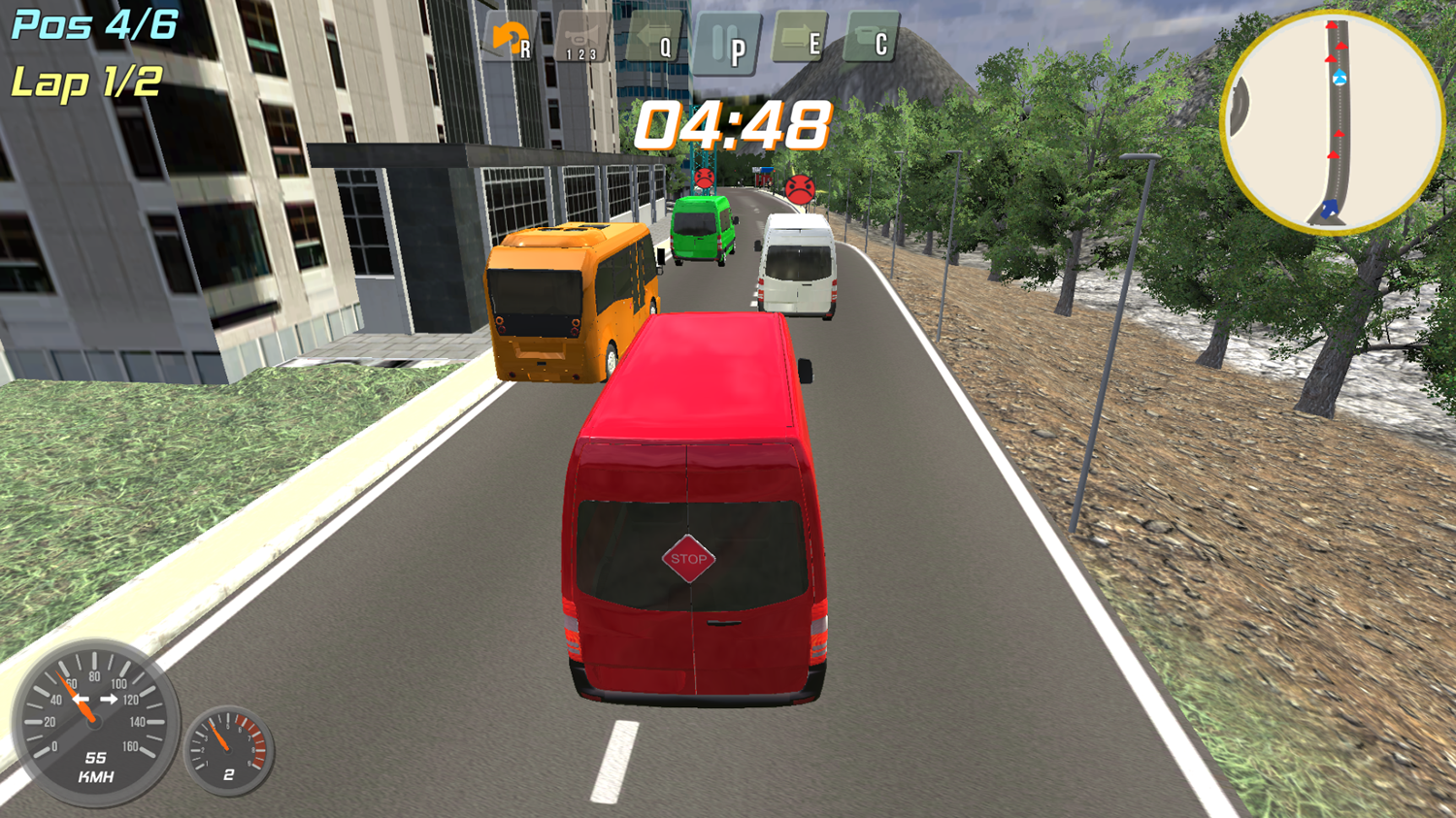The width and height of the screenshot is (1456, 818).
Task: Click the STOP sign on red van
Action: [687, 557]
